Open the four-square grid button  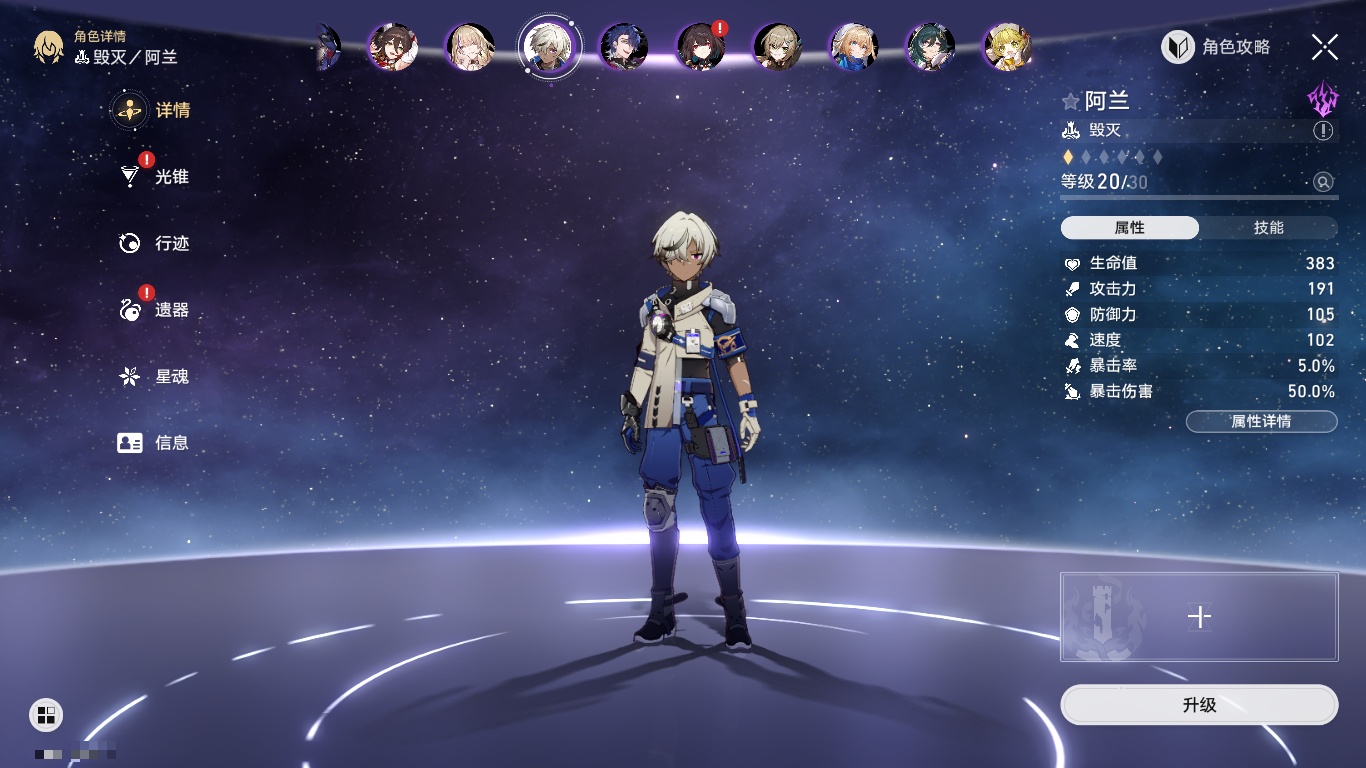[46, 714]
